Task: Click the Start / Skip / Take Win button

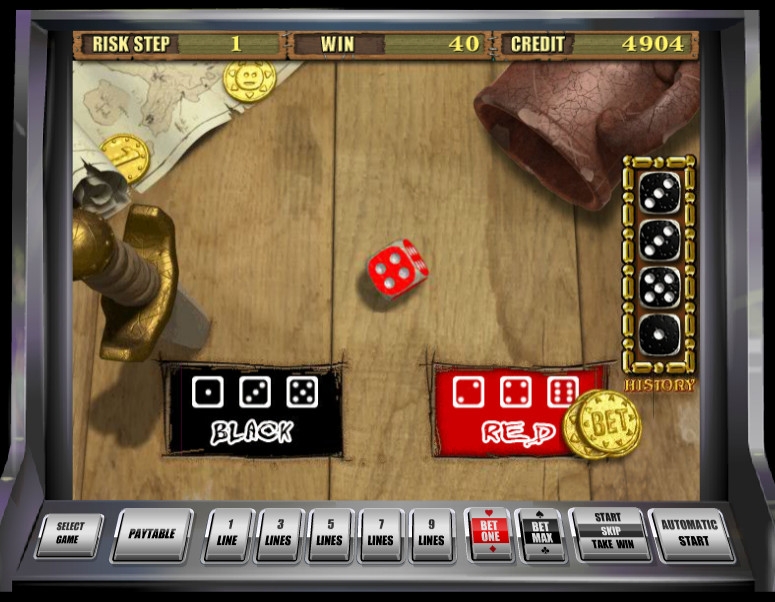Action: 608,532
